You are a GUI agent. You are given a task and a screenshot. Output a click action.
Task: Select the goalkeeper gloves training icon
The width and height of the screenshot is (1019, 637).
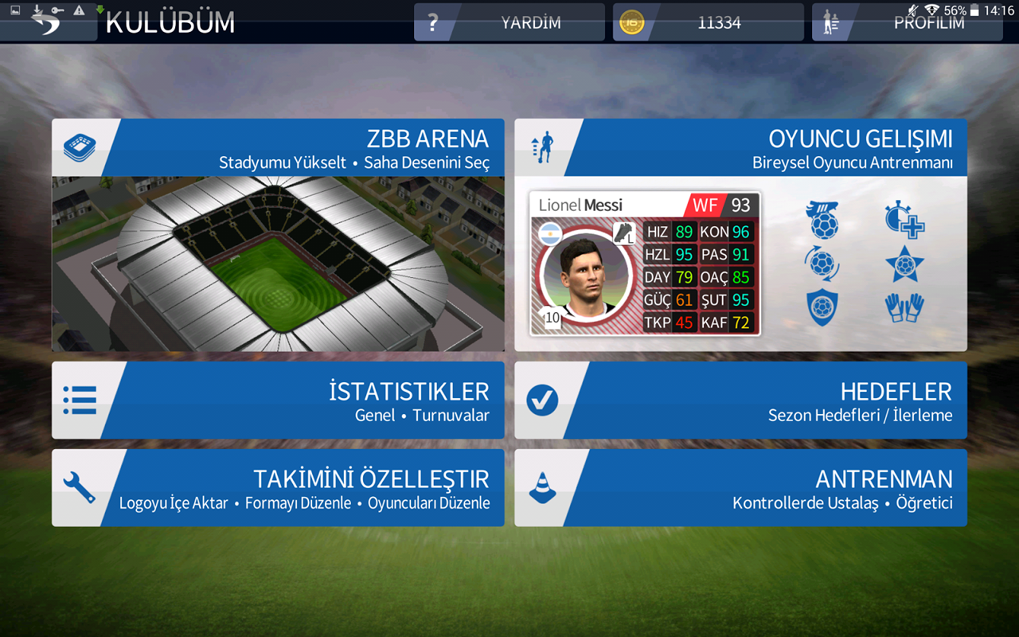pyautogui.click(x=904, y=307)
